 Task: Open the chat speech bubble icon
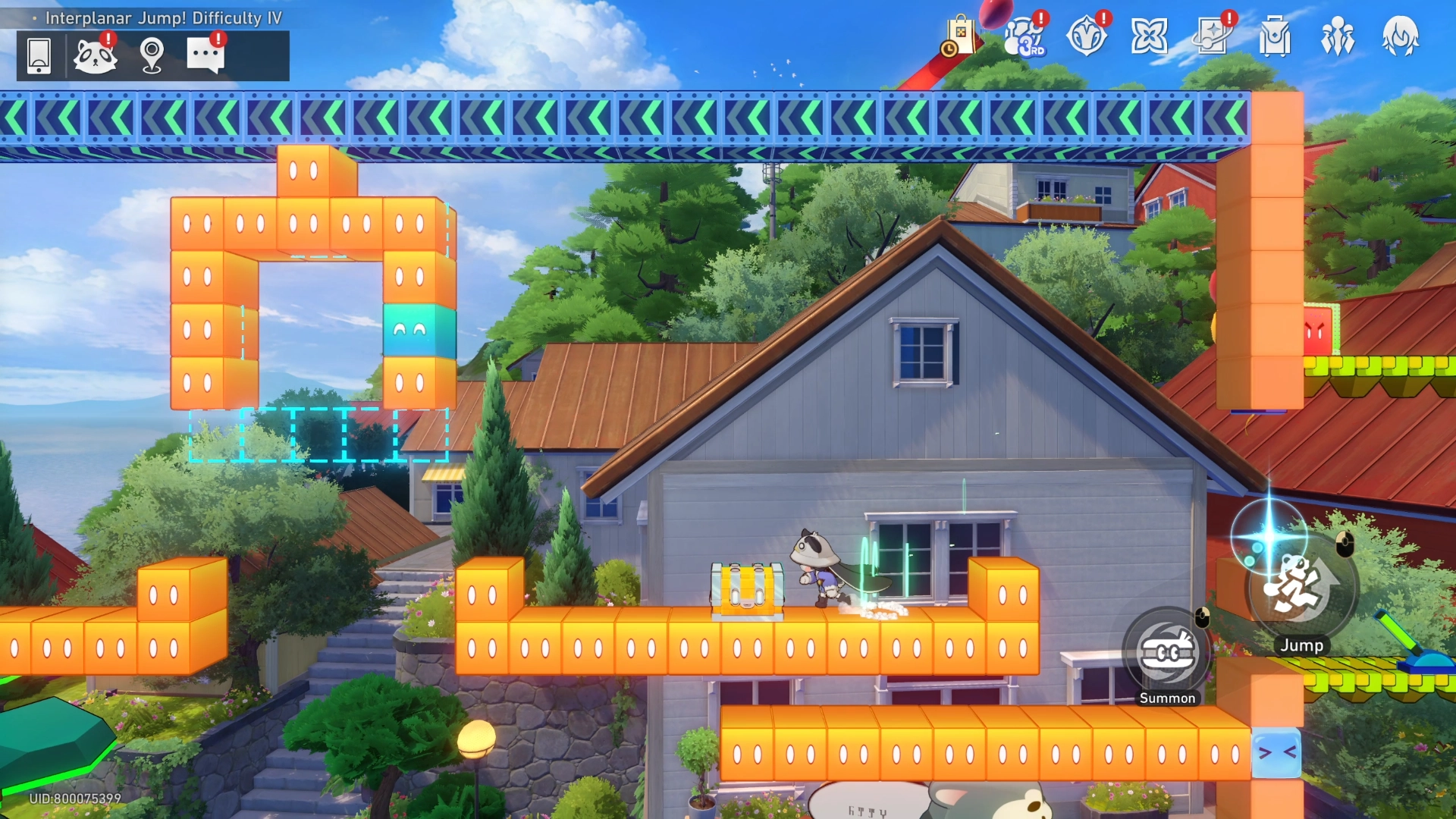[x=206, y=55]
